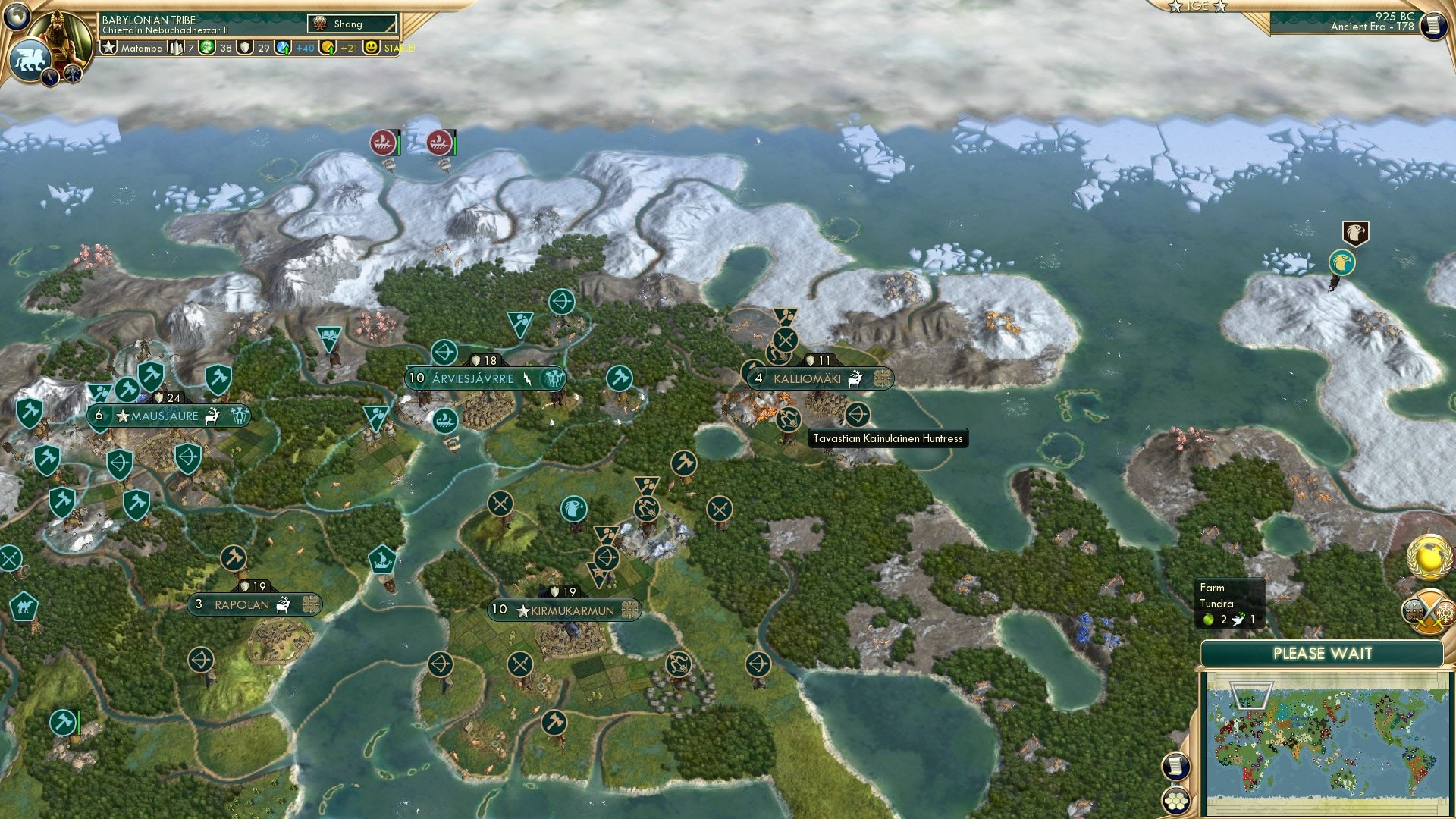Open the golden globe world congress notification

1429,556
